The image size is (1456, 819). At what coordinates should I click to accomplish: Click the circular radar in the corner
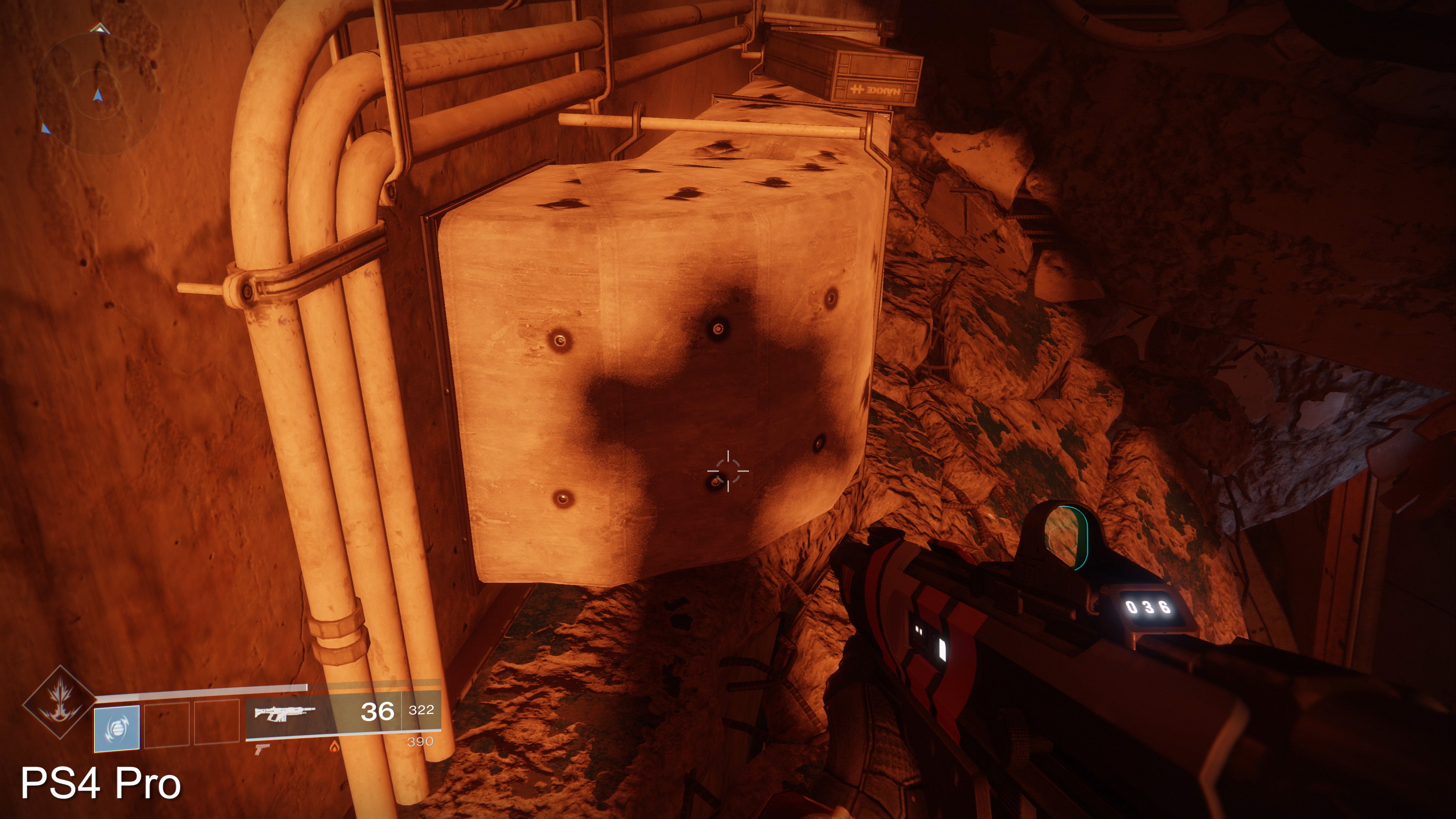pos(97,94)
